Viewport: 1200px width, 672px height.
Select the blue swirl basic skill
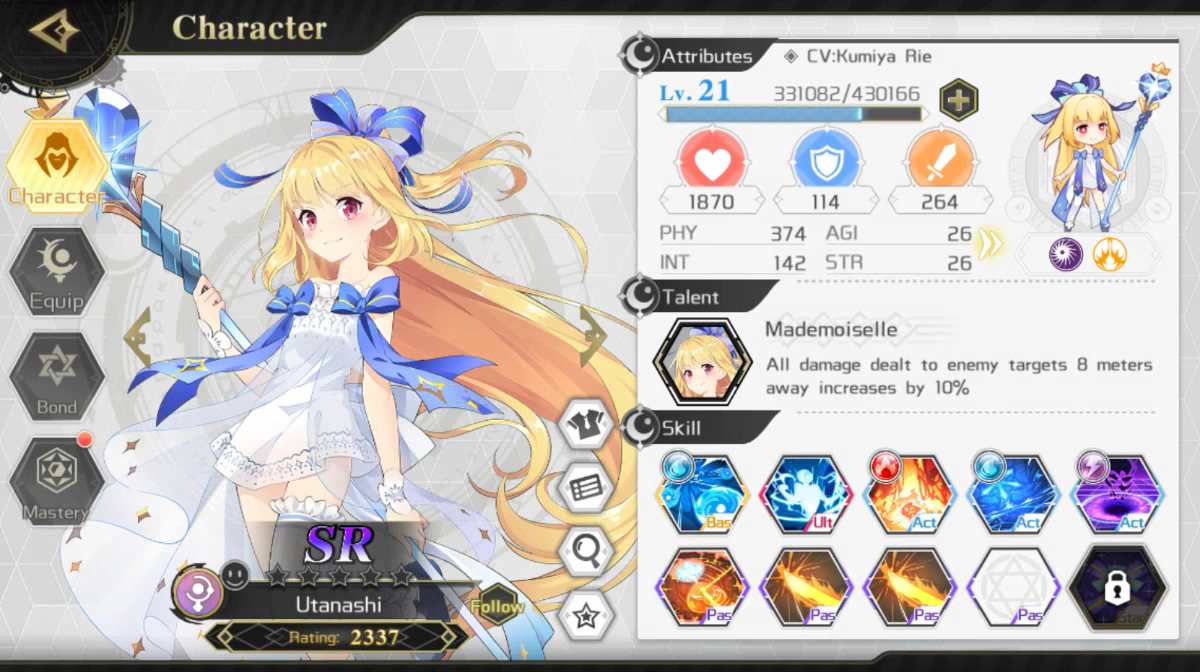[702, 493]
